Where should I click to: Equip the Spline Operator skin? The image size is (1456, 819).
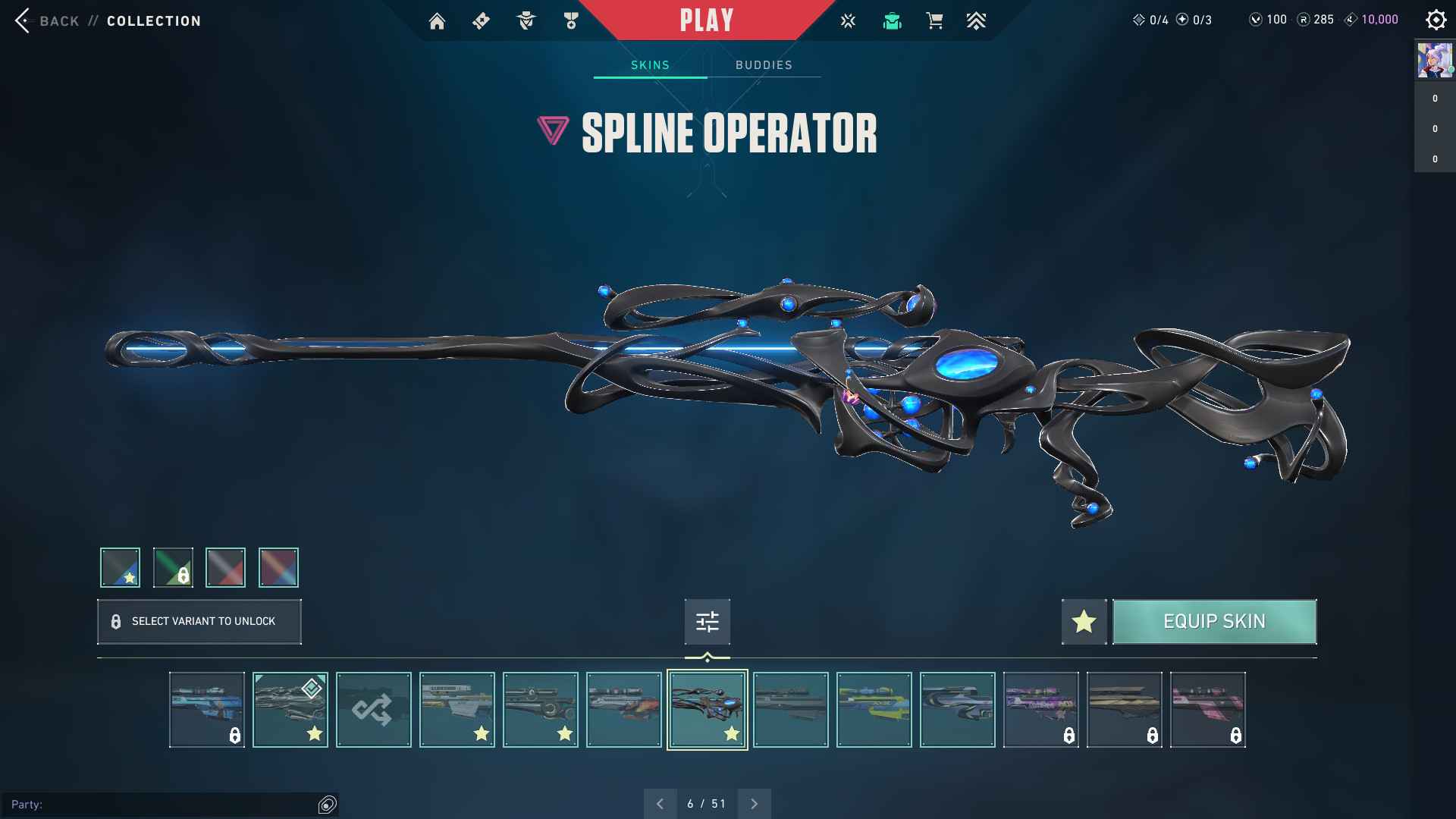point(1214,622)
